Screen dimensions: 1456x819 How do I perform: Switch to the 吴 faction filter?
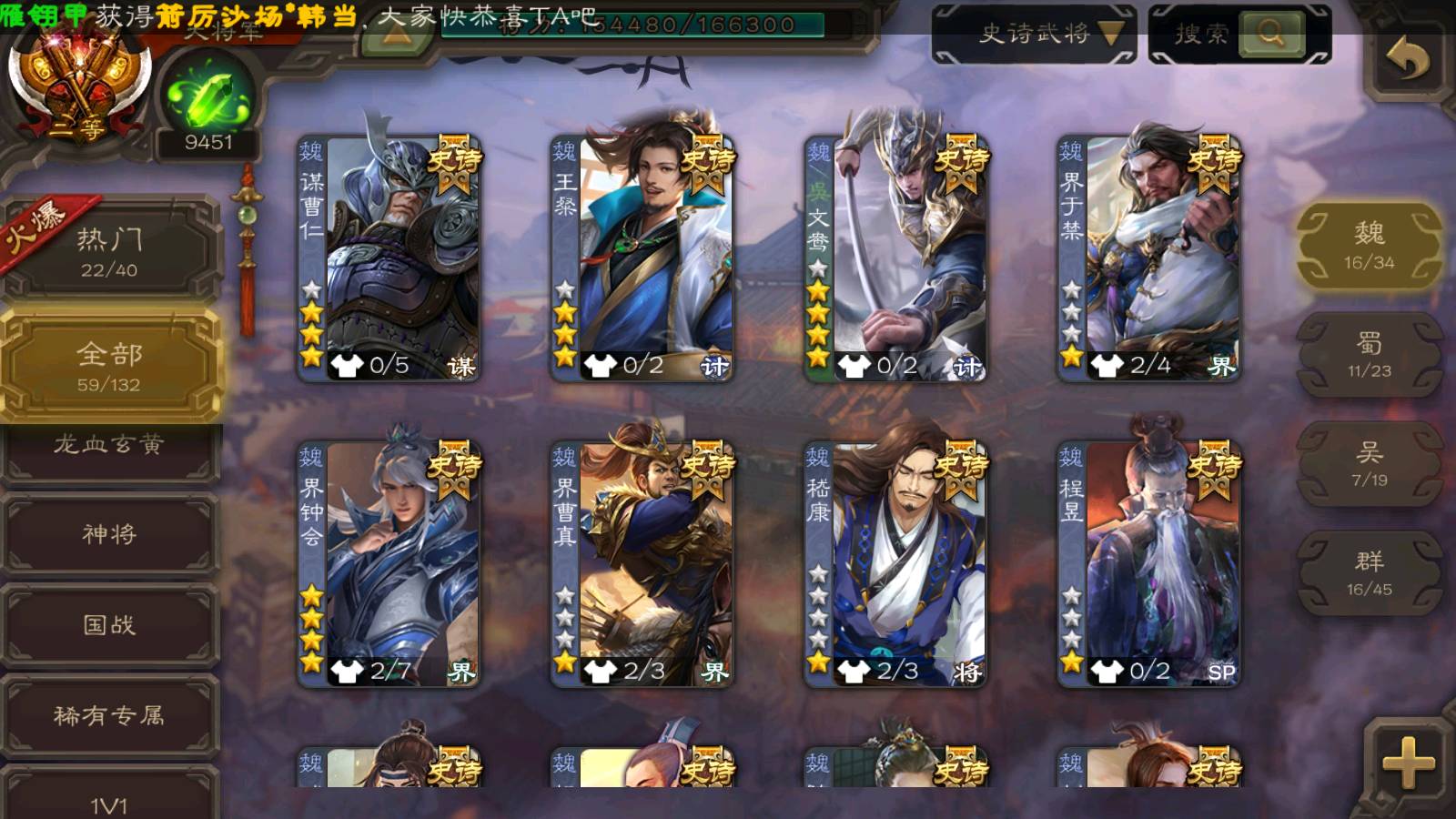pos(1369,464)
